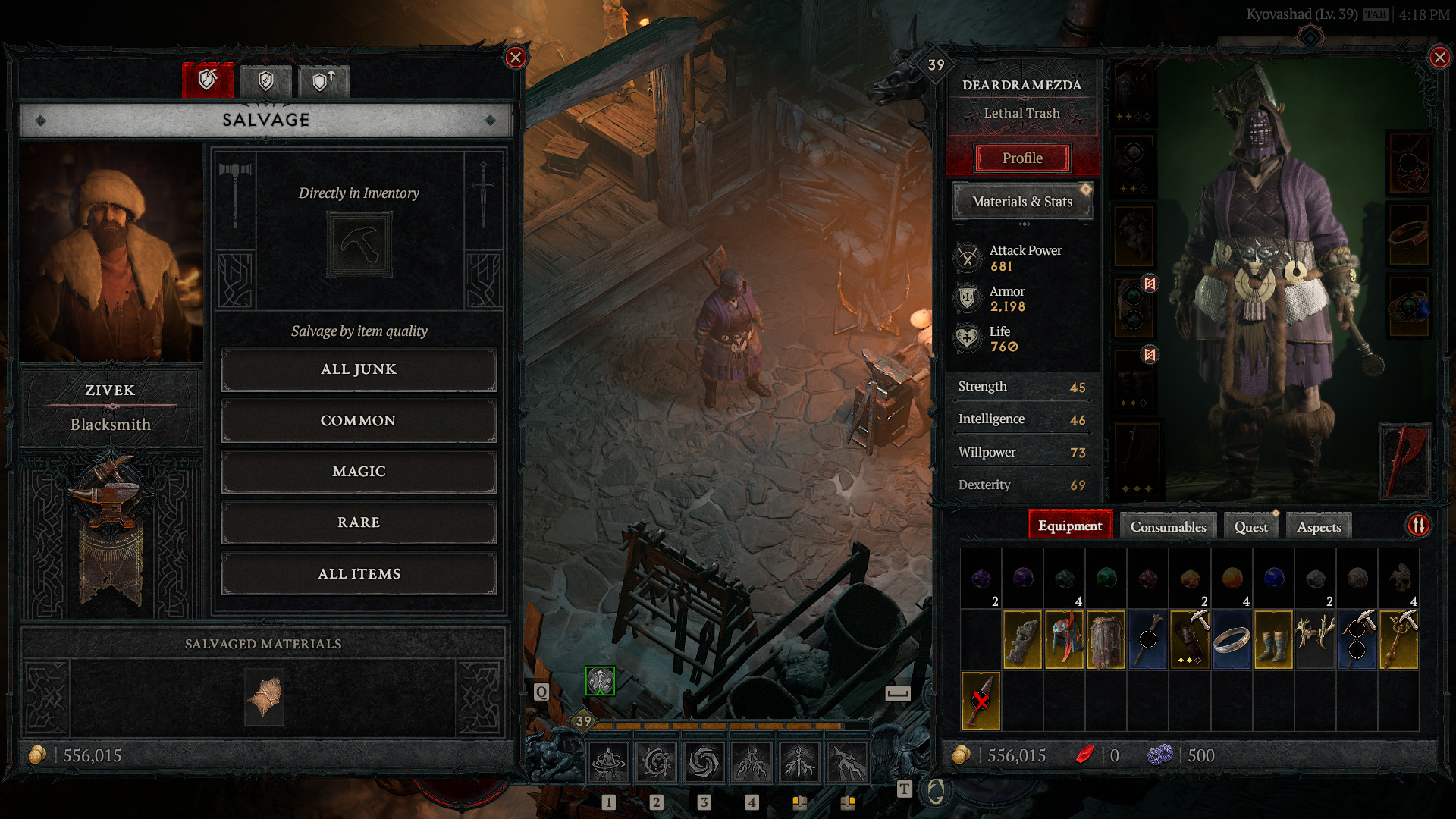Select the silver ring in inventory
Viewport: 1456px width, 819px height.
tap(1232, 641)
